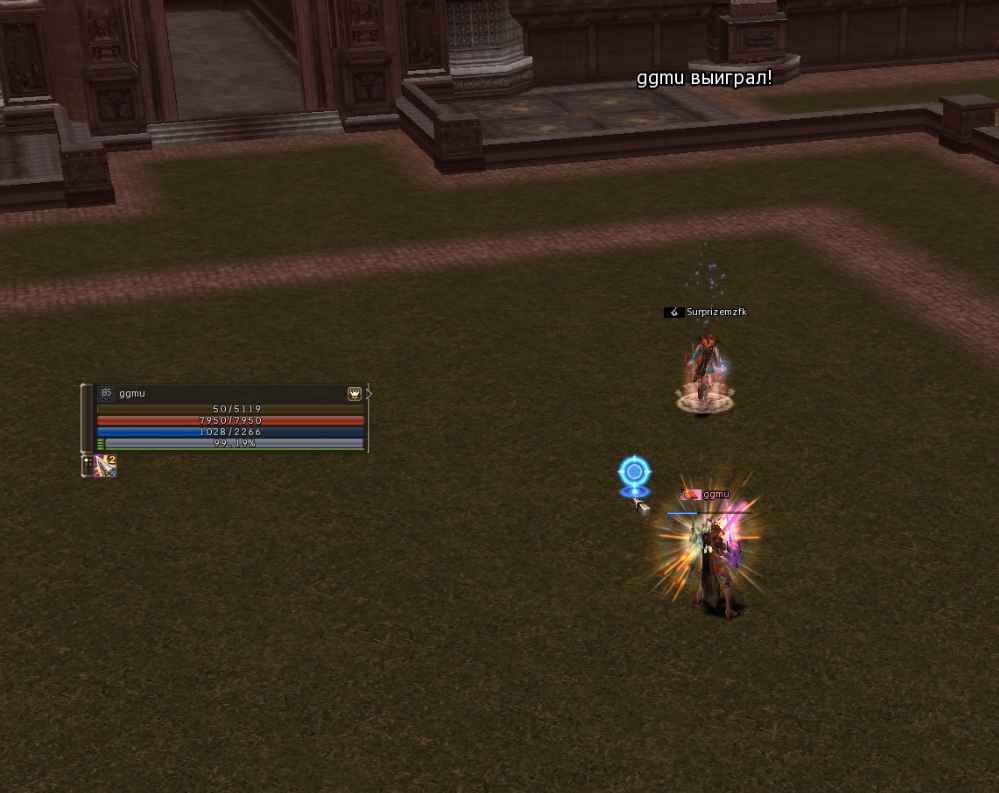The image size is (999, 793).
Task: Select the sword buff icon under the status bars
Action: pyautogui.click(x=105, y=465)
